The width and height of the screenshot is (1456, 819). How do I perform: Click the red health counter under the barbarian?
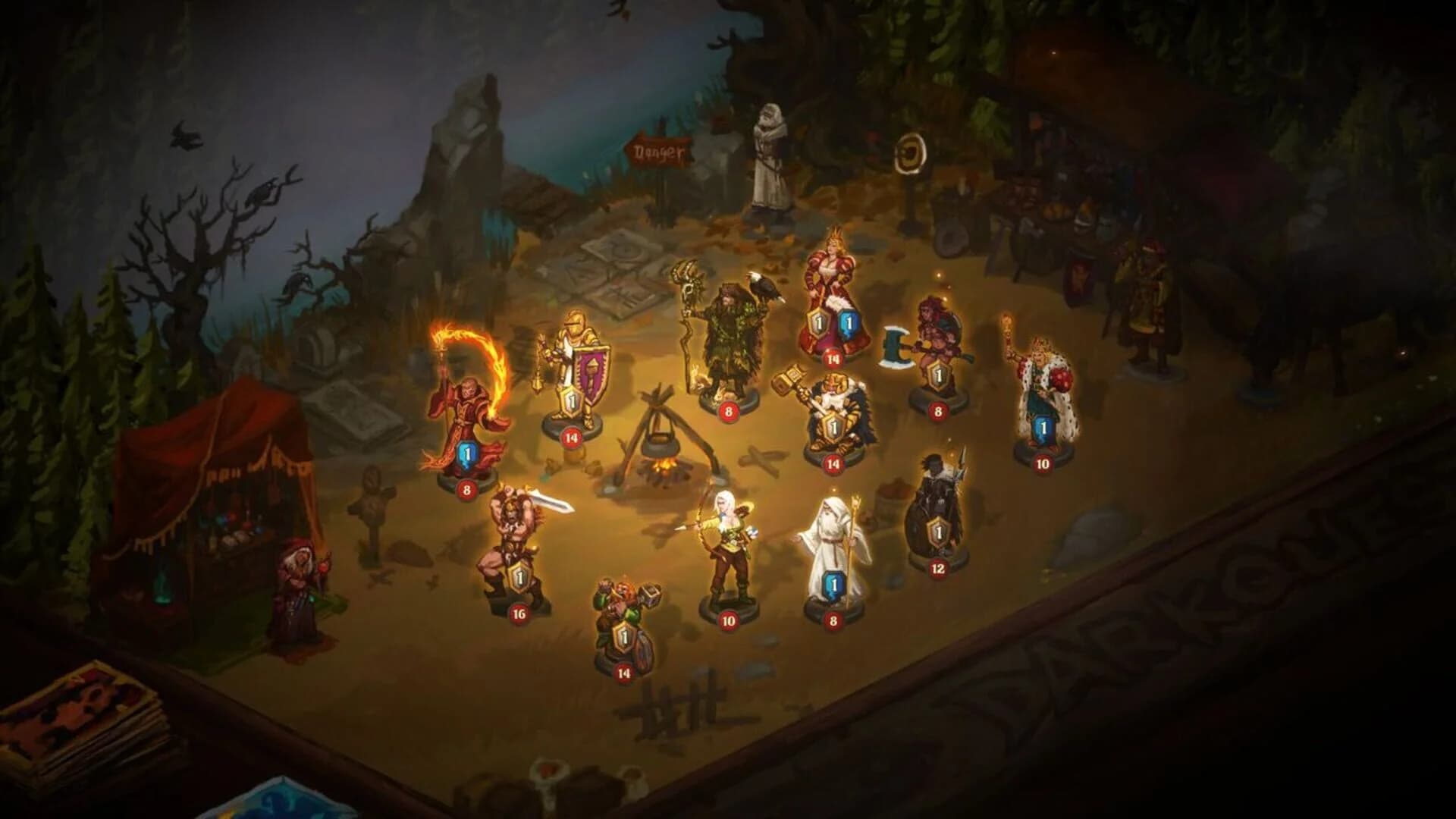click(x=518, y=614)
